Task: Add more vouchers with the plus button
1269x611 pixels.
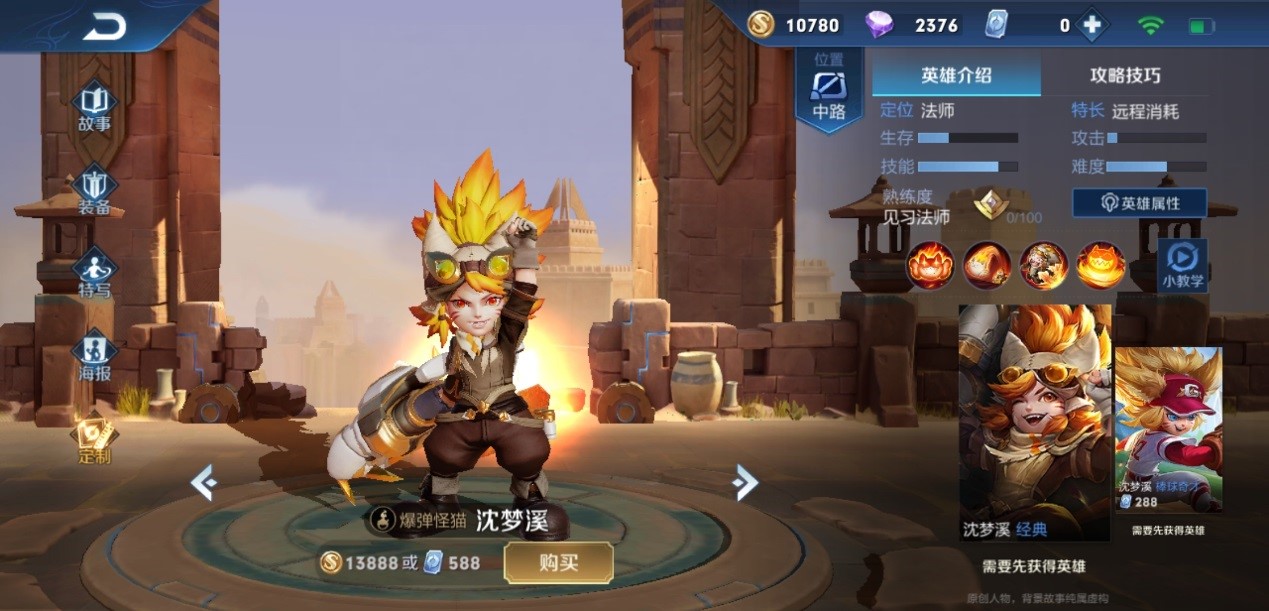Action: [x=1091, y=25]
